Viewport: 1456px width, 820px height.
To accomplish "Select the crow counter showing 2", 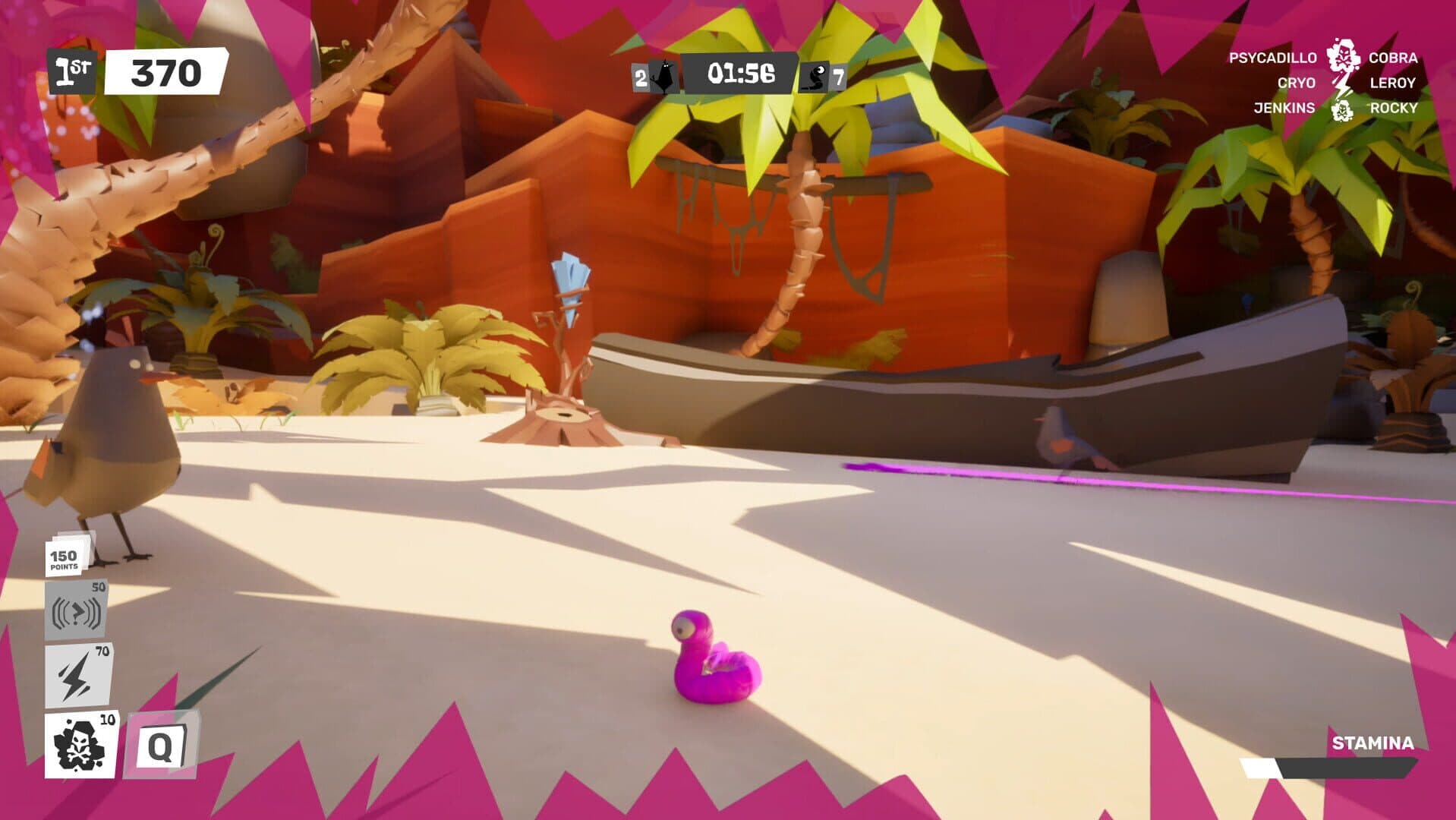I will click(638, 76).
